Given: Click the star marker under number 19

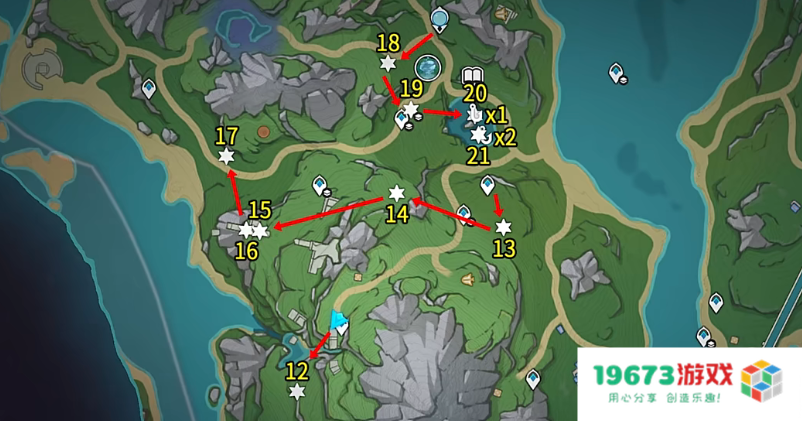Looking at the screenshot, I should tap(410, 107).
